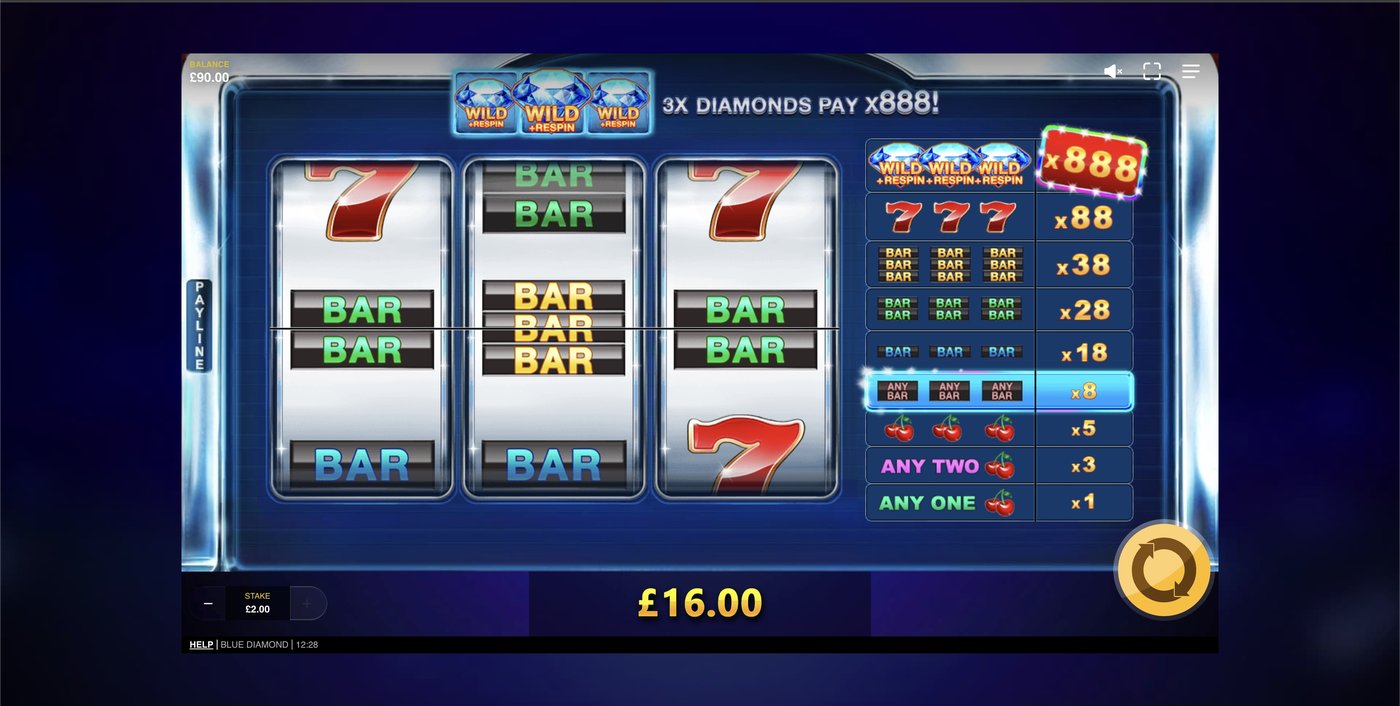
Task: Spin the reels with the gold button
Action: 1162,571
